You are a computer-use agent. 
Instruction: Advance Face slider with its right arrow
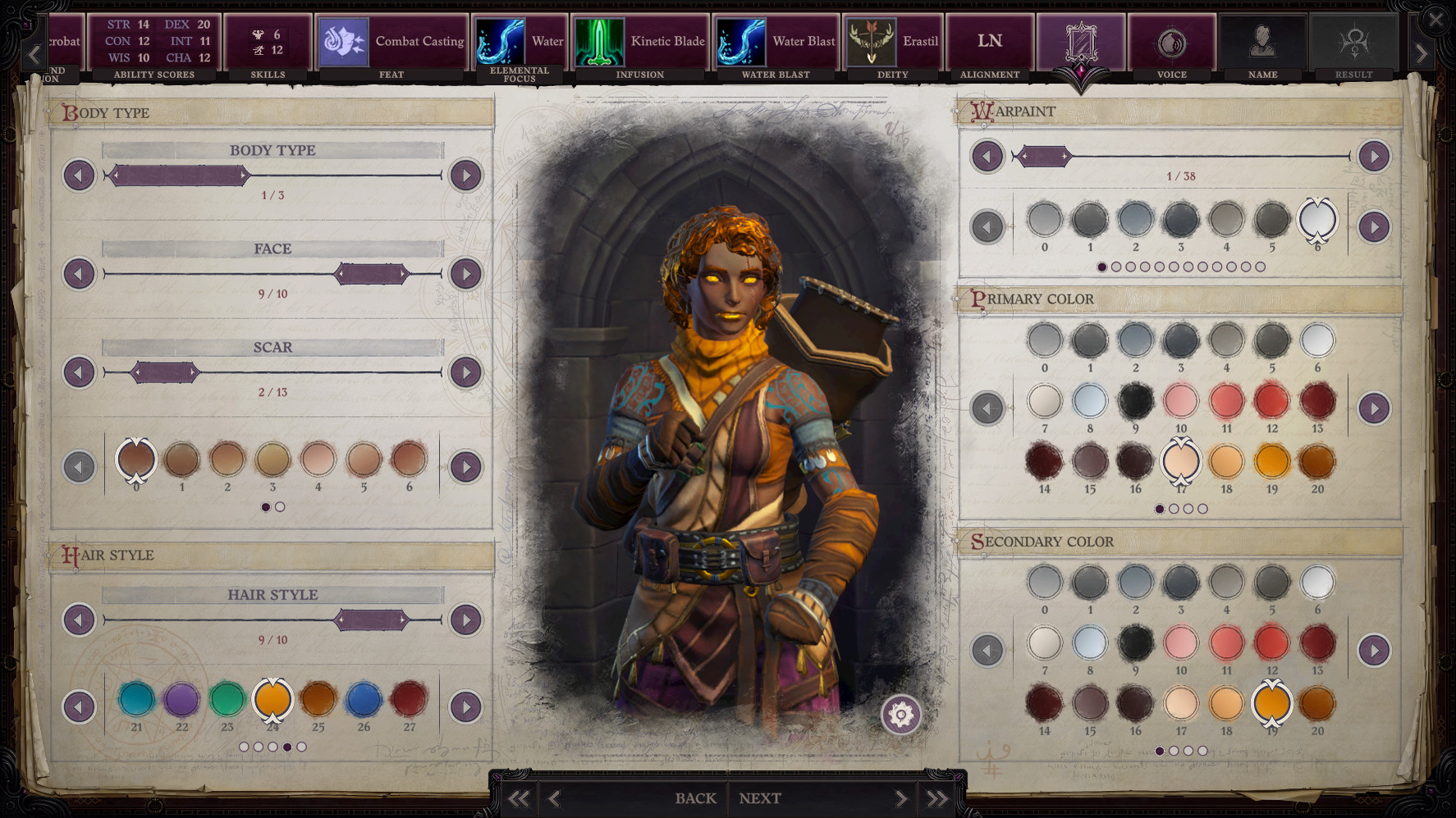pos(465,273)
